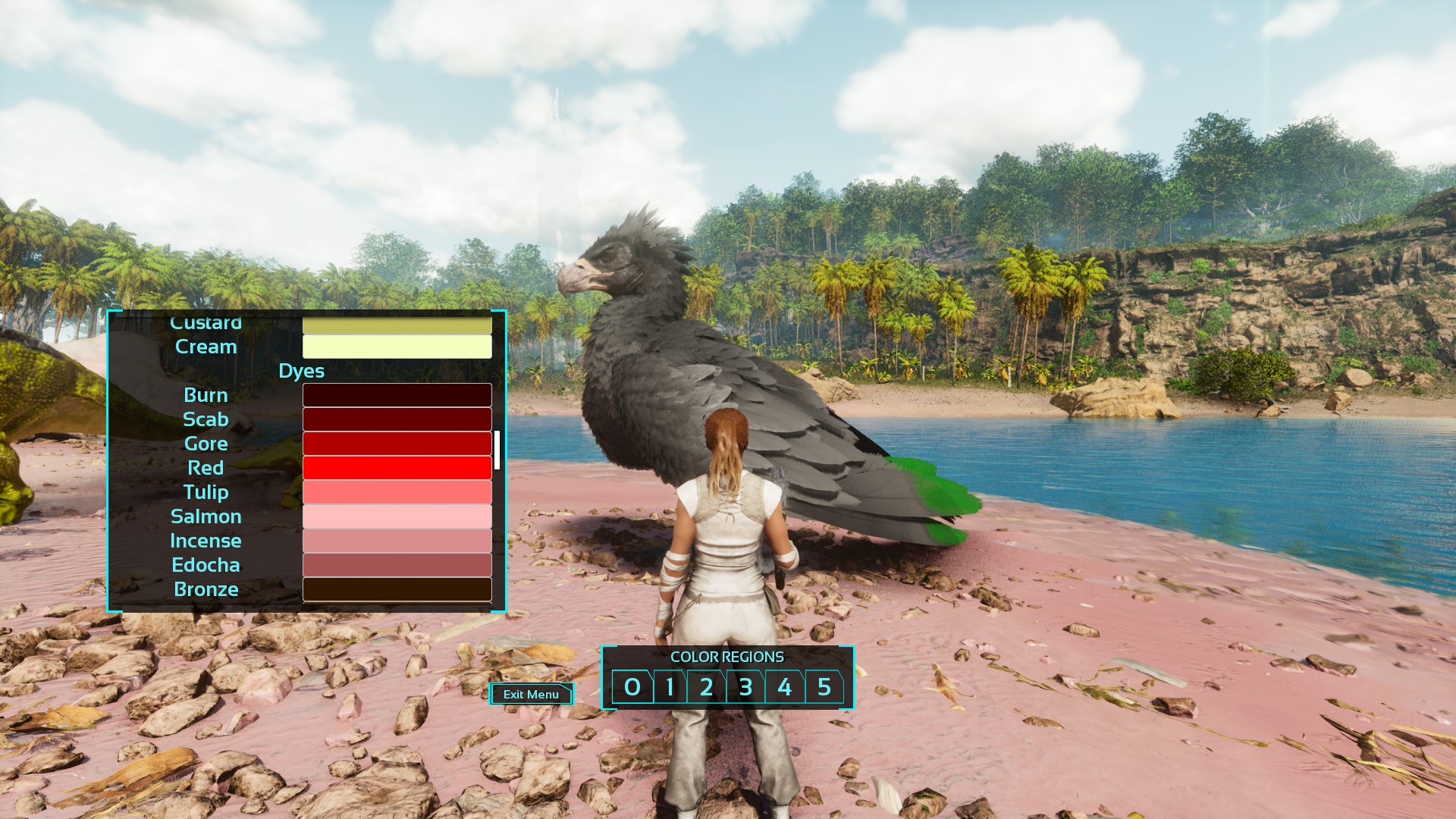Pick color region 5
The image size is (1456, 819).
(x=824, y=687)
